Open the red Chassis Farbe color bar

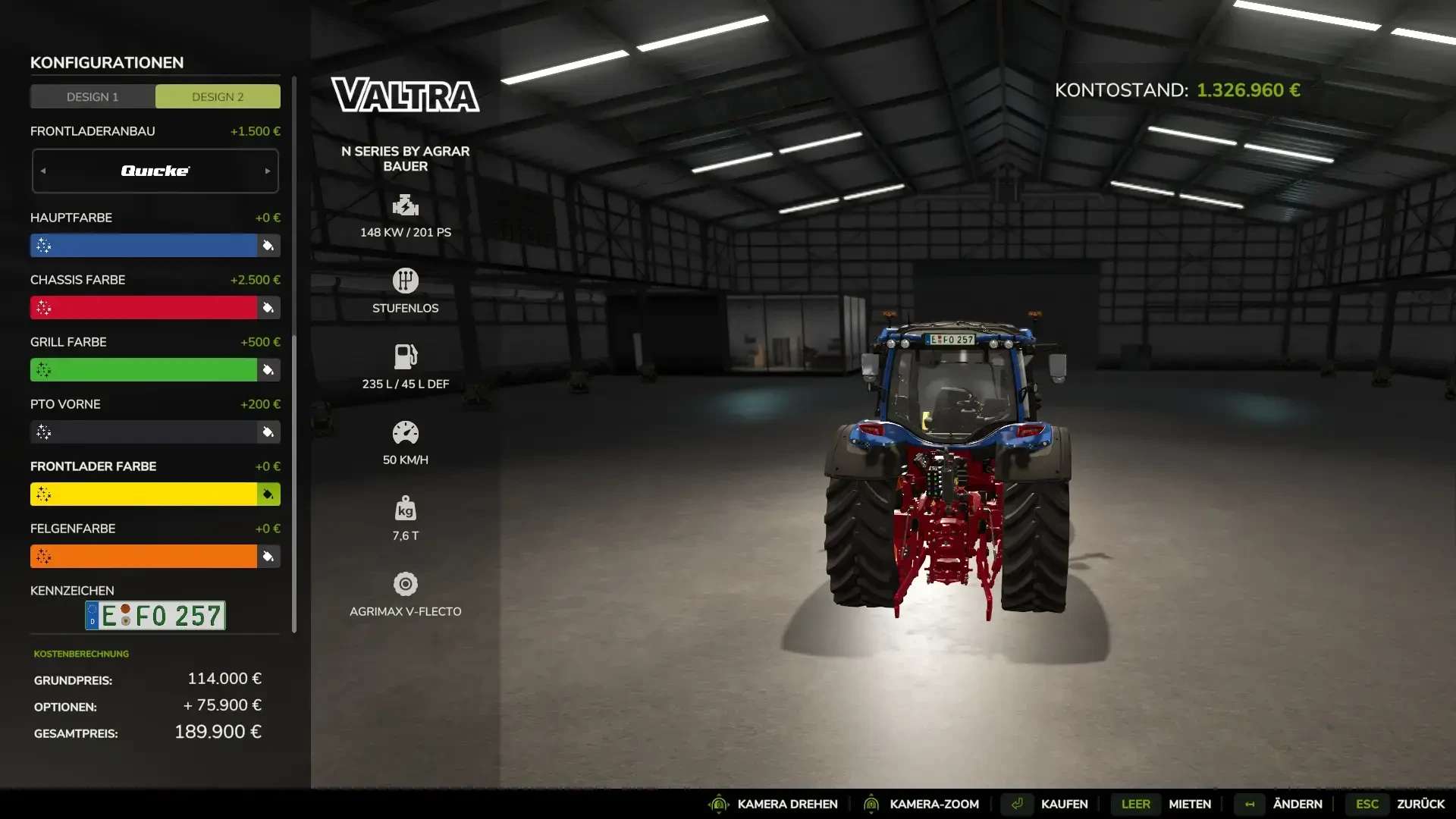[x=144, y=308]
